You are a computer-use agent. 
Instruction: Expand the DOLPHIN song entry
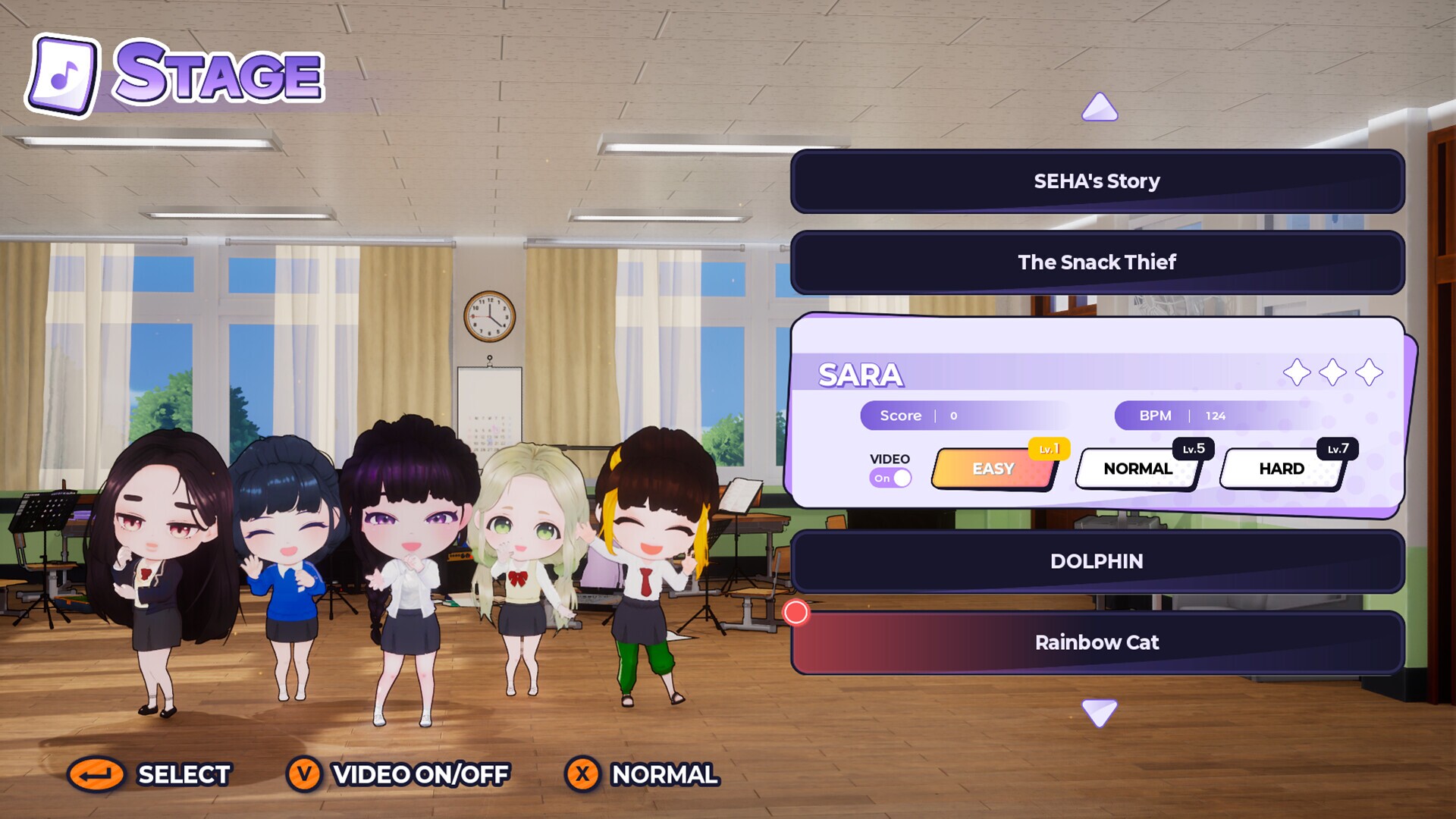coord(1097,561)
